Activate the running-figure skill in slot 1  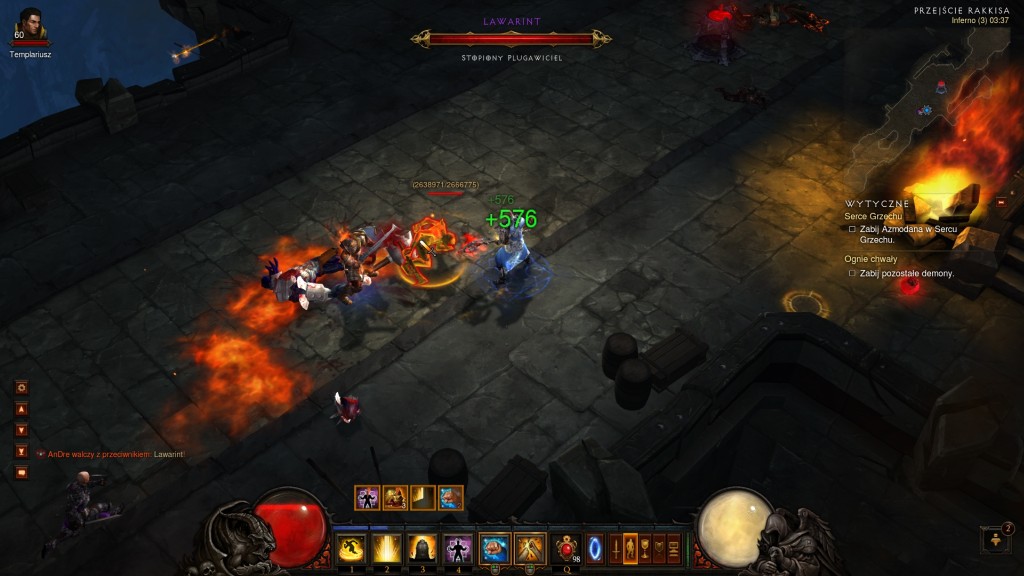pyautogui.click(x=350, y=548)
